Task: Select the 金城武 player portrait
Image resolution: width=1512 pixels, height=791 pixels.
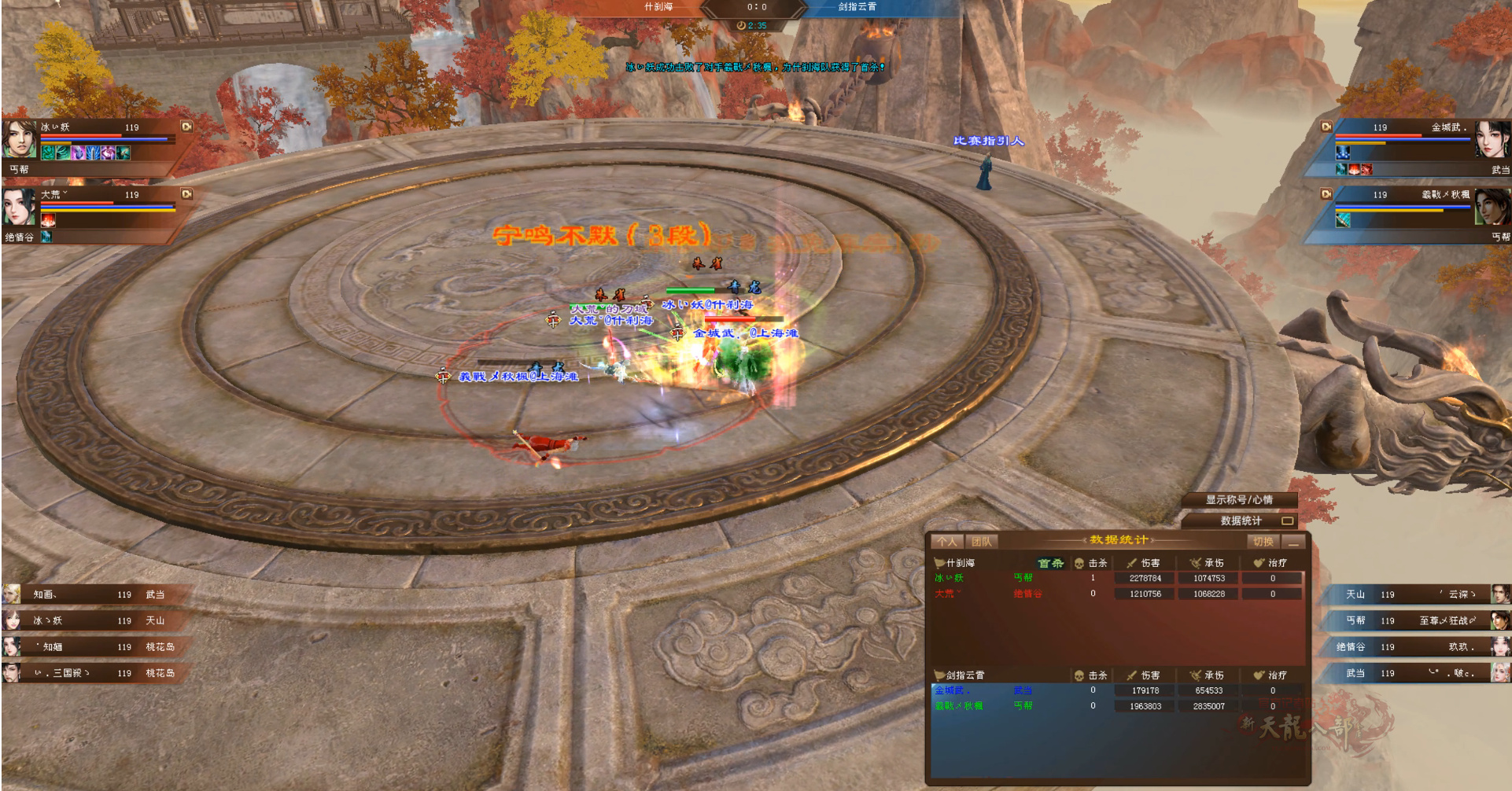Action: (1492, 140)
